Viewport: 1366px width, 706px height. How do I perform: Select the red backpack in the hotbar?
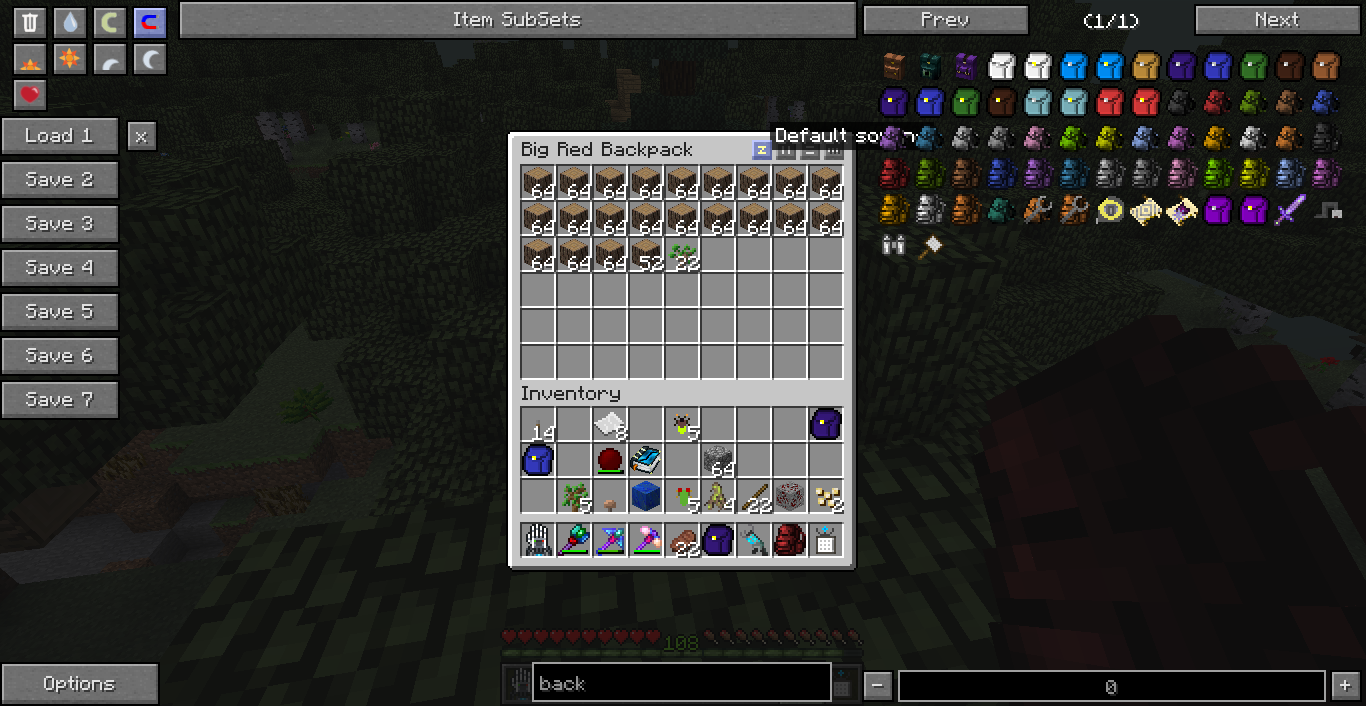pos(790,540)
